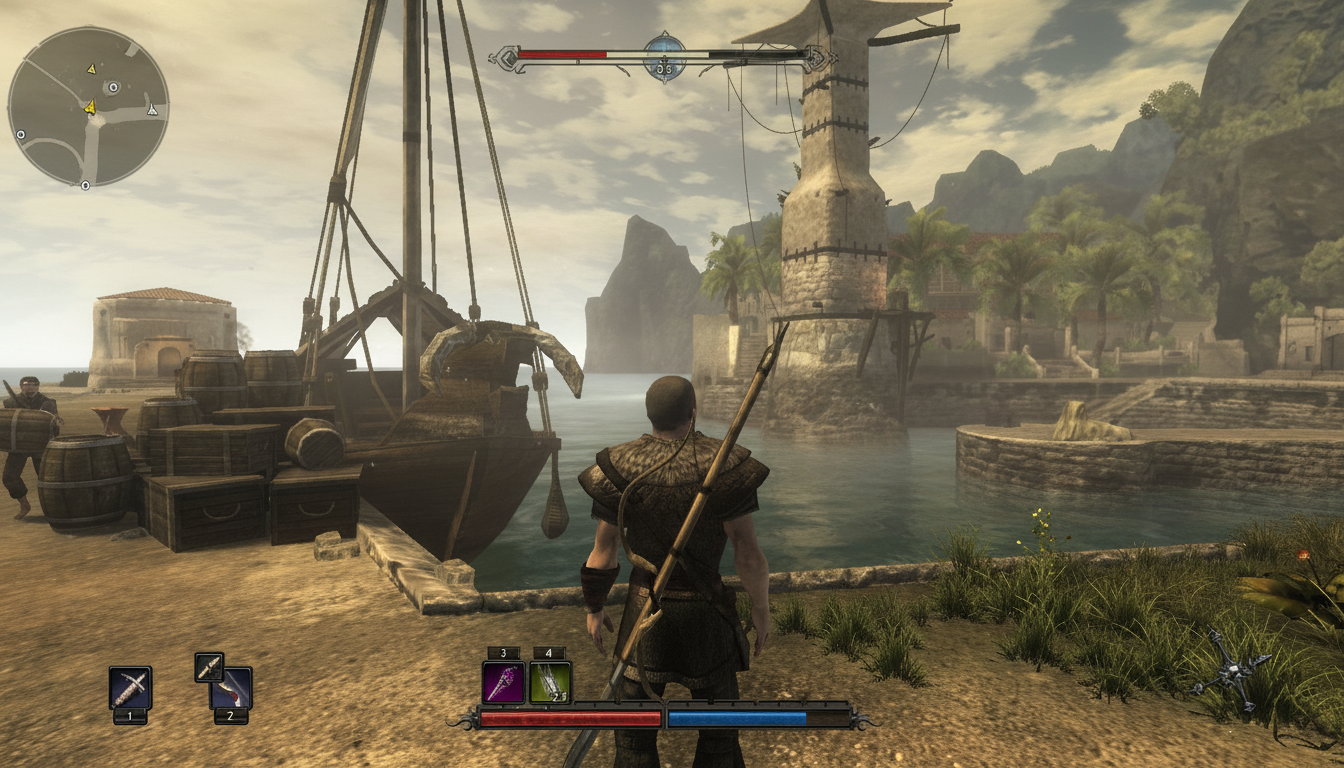This screenshot has width=1344, height=768.
Task: Activate the purple mace in slot 3
Action: (503, 682)
